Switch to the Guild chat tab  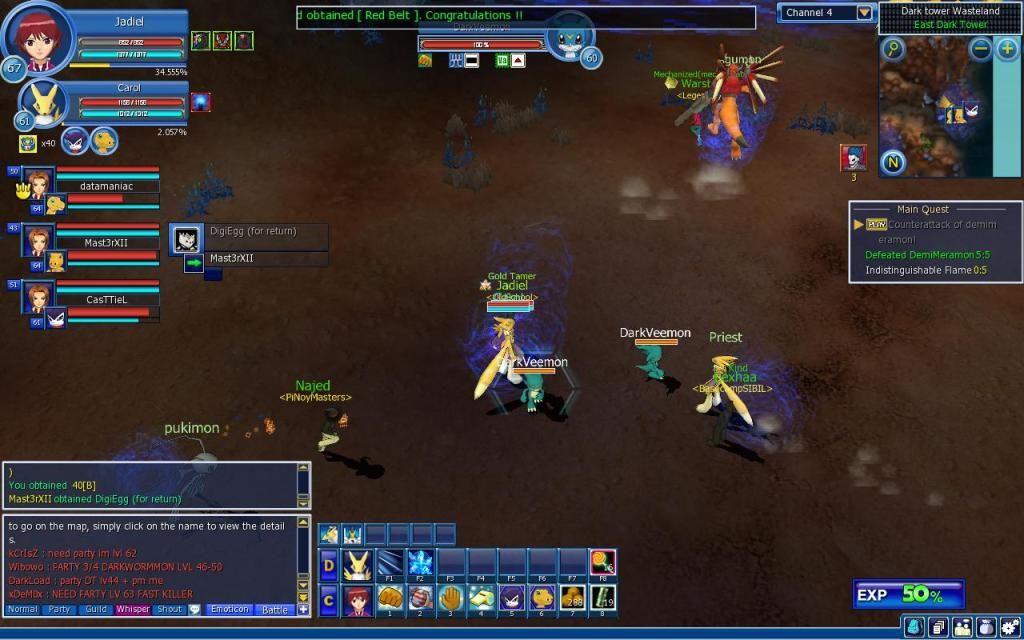(96, 609)
